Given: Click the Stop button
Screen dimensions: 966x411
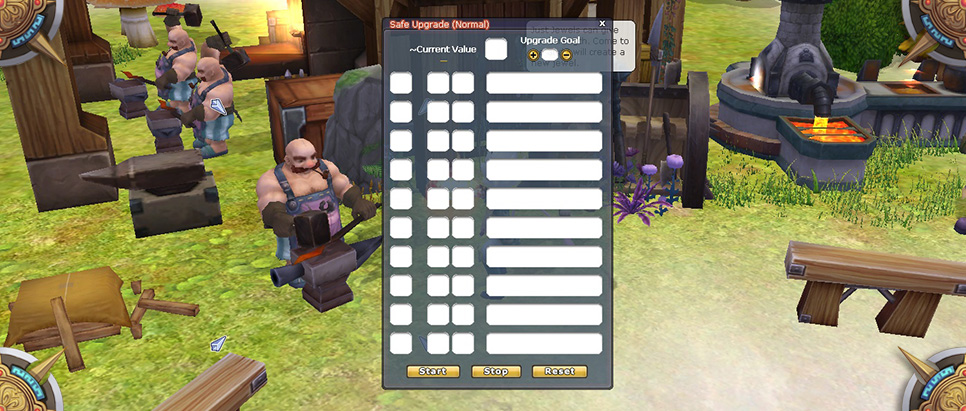Looking at the screenshot, I should coord(496,371).
